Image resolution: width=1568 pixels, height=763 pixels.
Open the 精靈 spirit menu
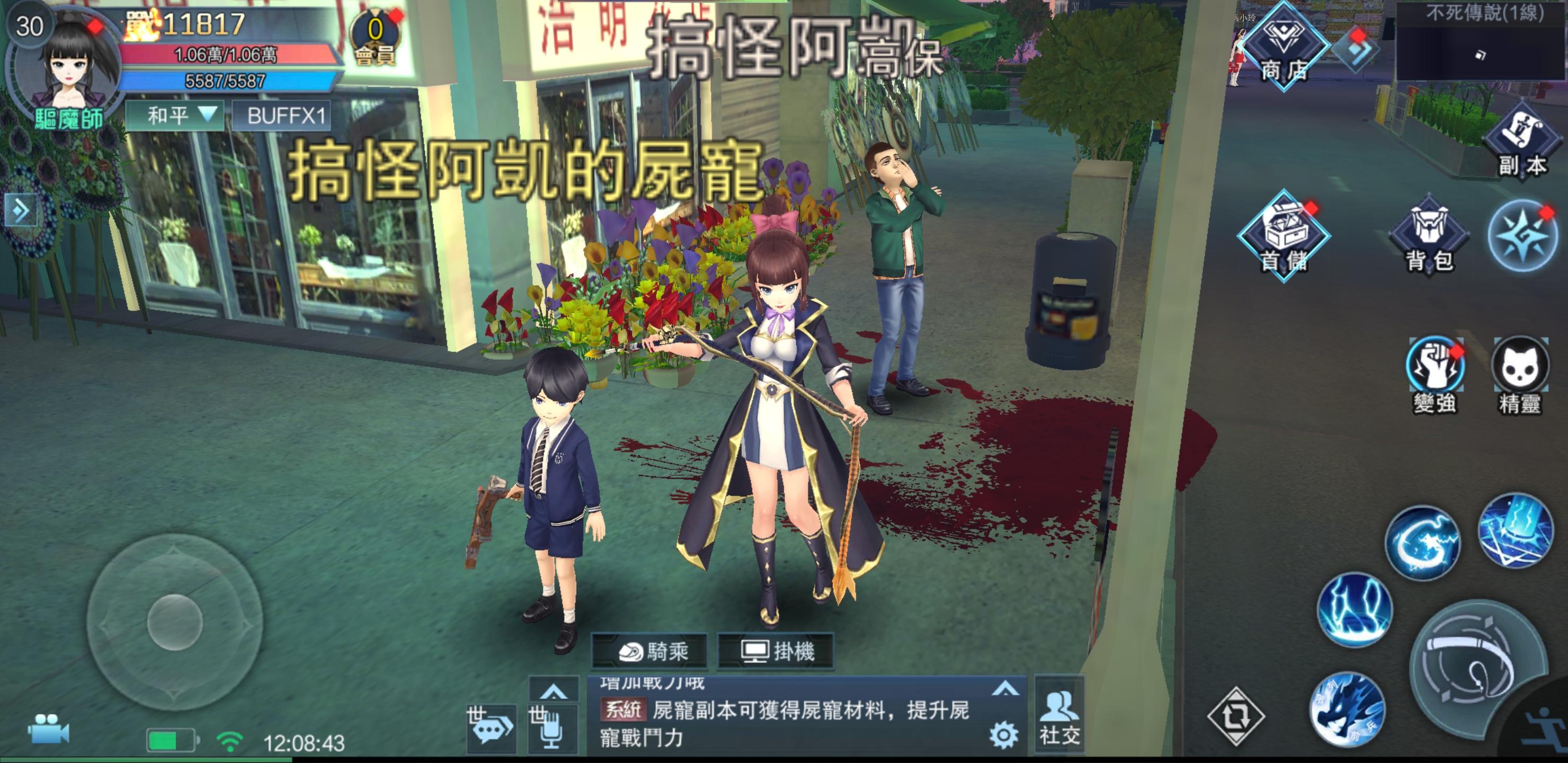point(1519,372)
